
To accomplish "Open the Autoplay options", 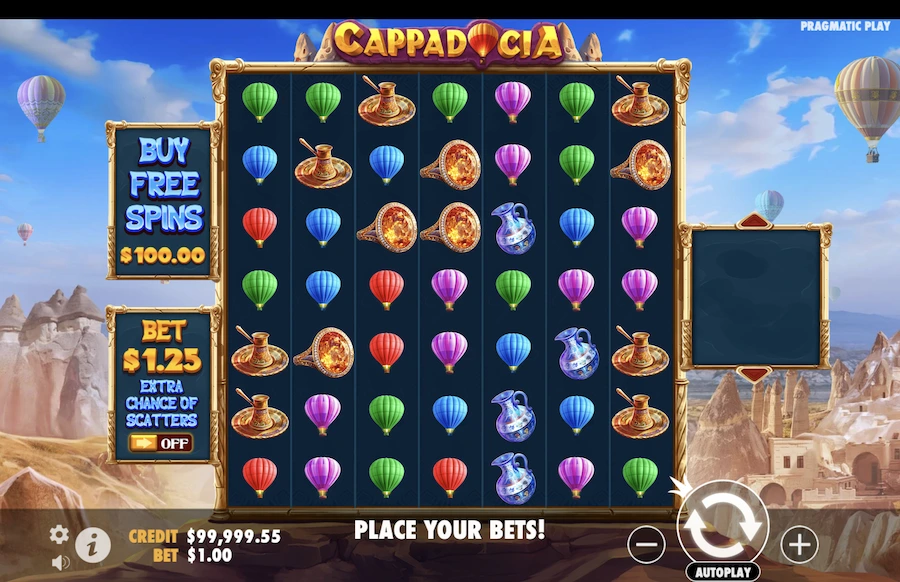I will pyautogui.click(x=722, y=572).
